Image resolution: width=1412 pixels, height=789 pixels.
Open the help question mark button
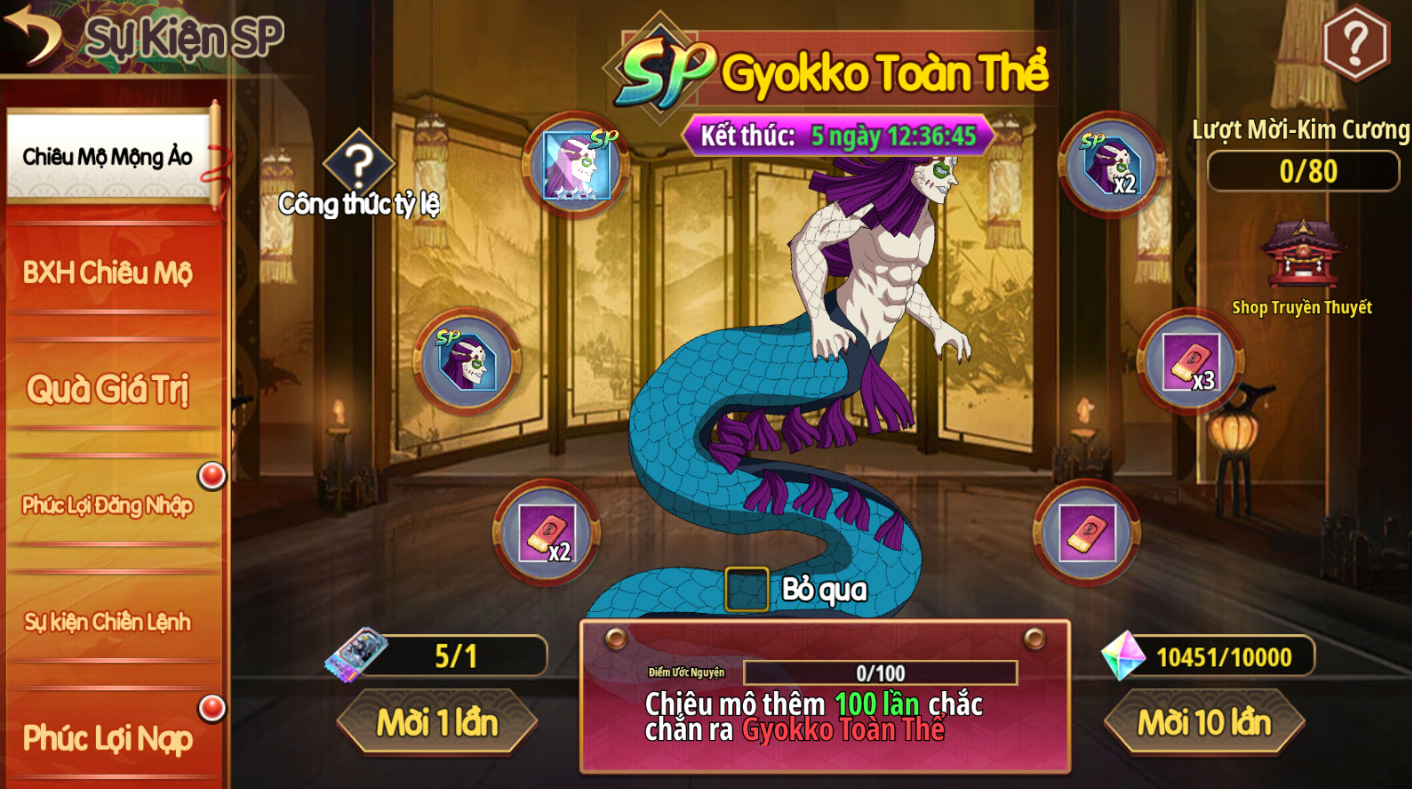pyautogui.click(x=1355, y=42)
